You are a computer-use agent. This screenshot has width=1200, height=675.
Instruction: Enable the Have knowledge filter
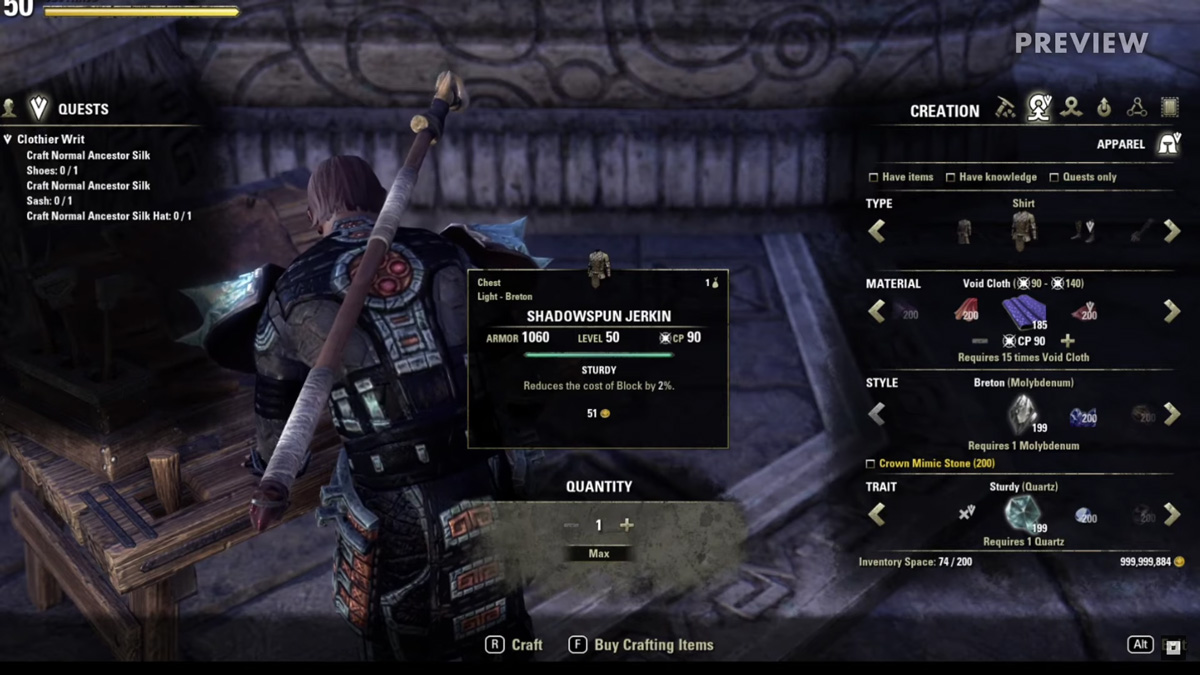click(x=950, y=178)
